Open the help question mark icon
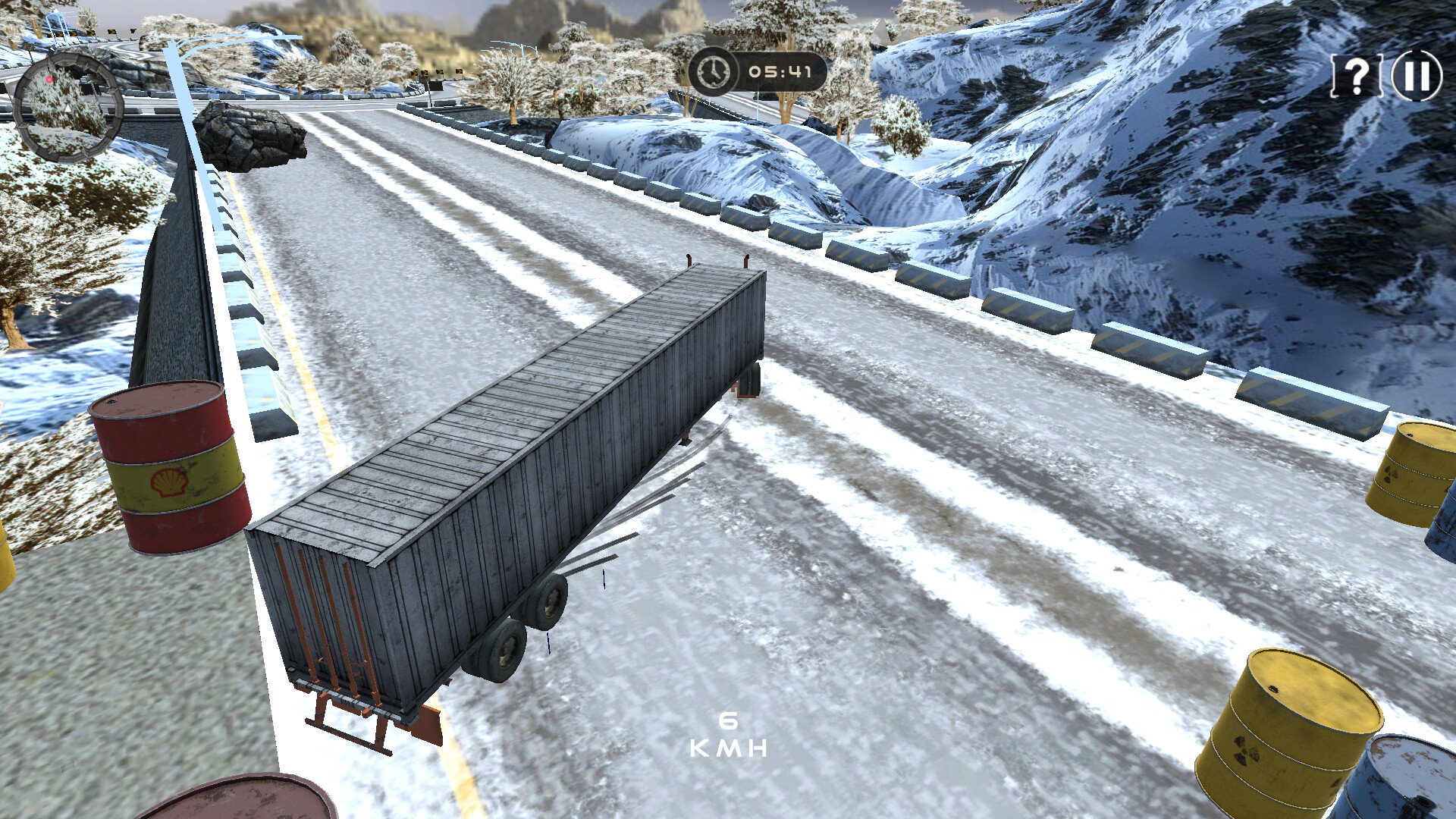This screenshot has width=1456, height=819. pos(1357,75)
